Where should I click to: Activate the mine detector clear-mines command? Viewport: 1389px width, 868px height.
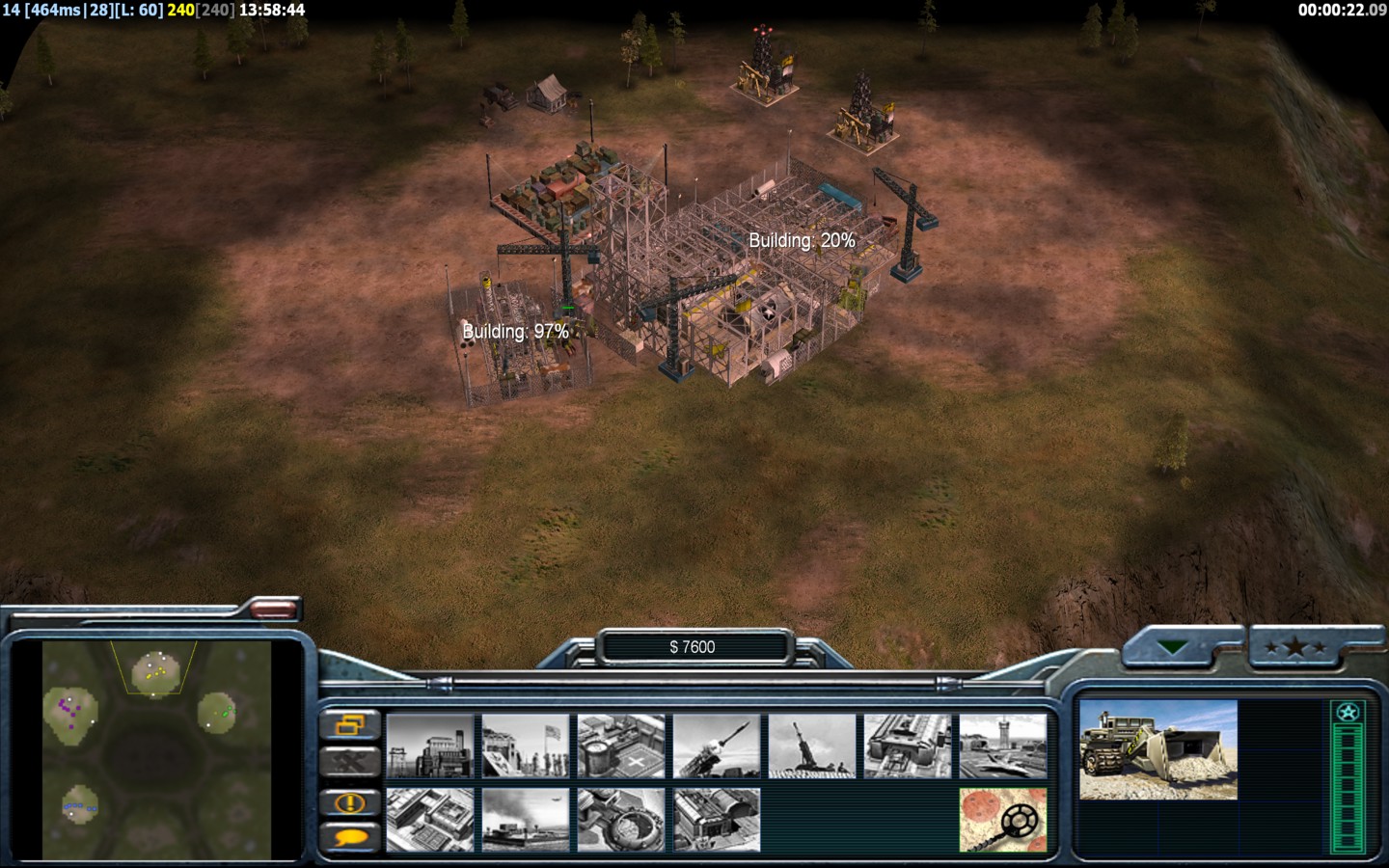[x=1003, y=820]
